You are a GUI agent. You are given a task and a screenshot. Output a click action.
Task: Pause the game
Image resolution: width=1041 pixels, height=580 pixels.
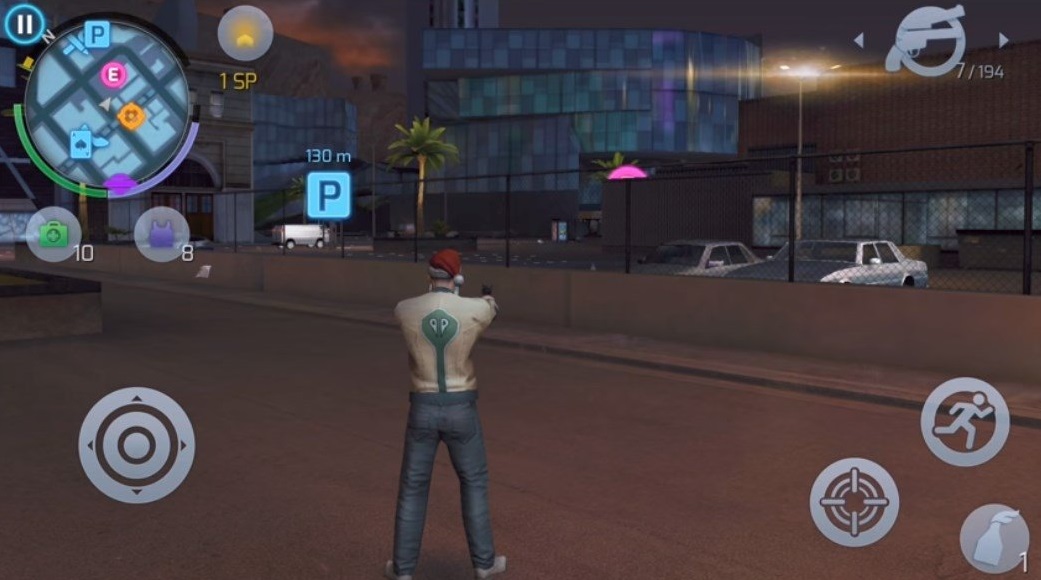click(x=24, y=23)
